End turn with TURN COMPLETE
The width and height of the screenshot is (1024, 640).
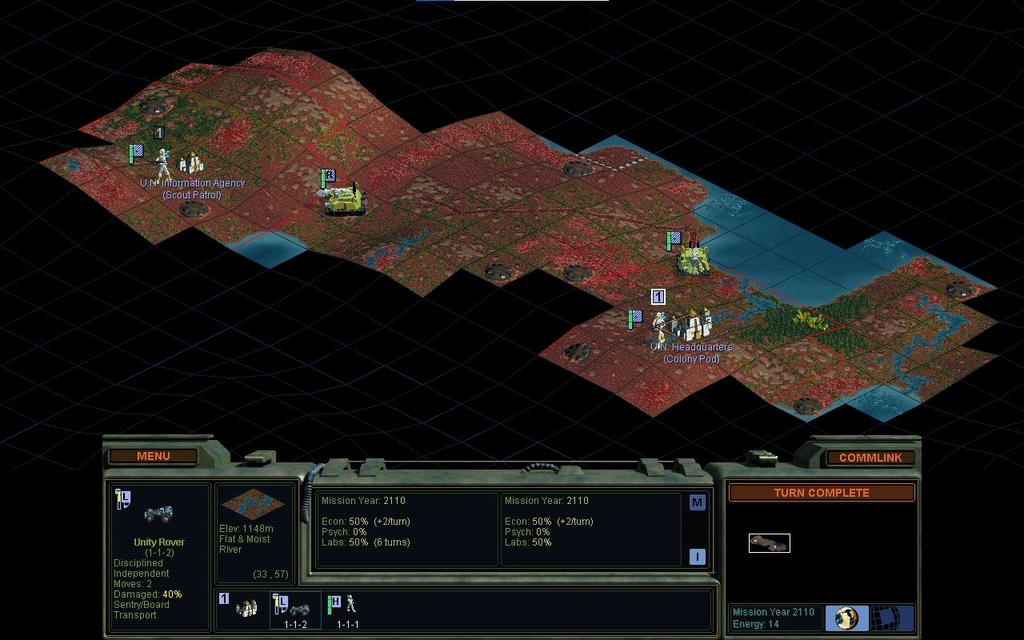pyautogui.click(x=821, y=493)
